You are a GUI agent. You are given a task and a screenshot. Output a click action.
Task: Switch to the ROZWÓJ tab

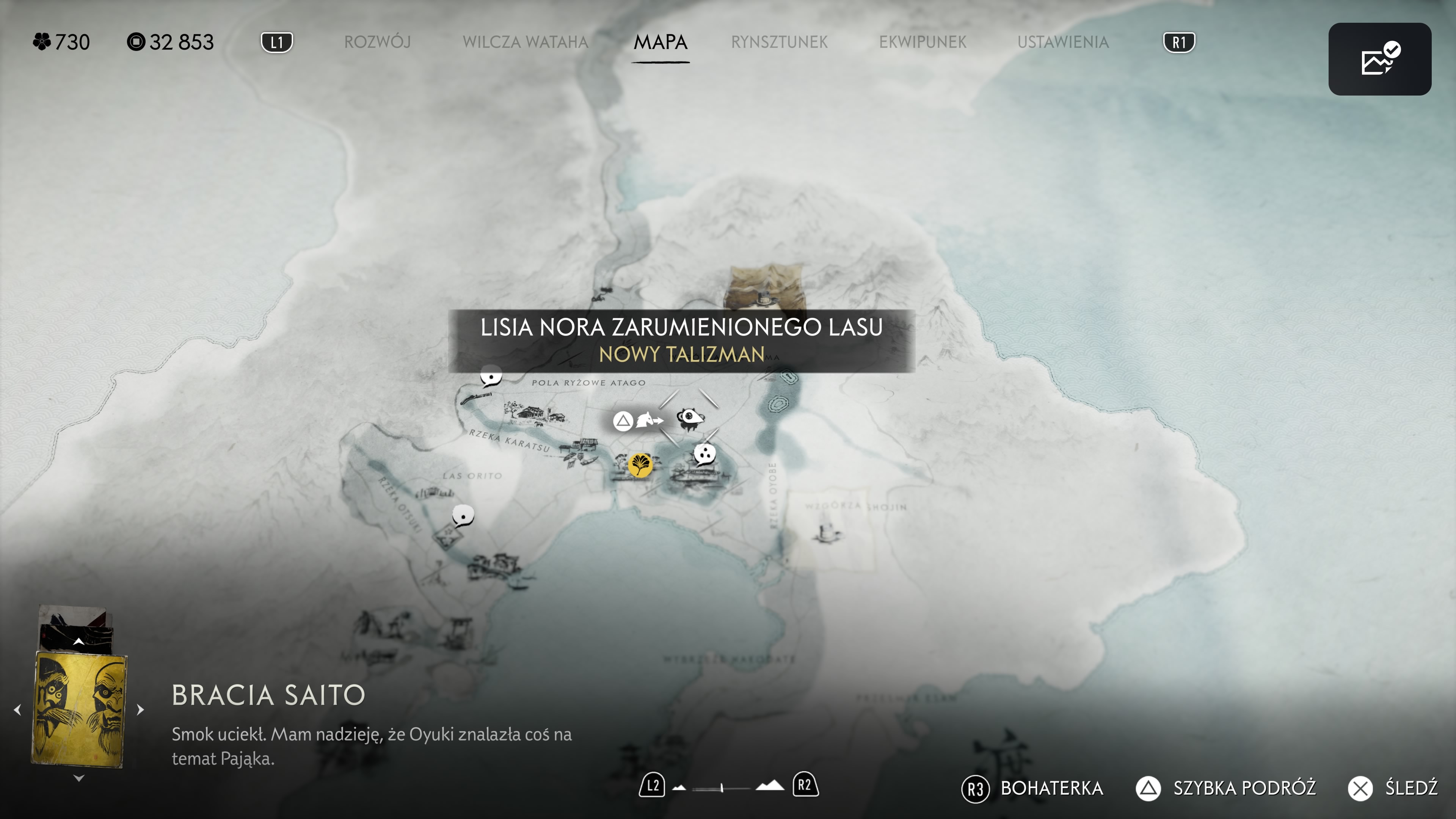(x=377, y=42)
